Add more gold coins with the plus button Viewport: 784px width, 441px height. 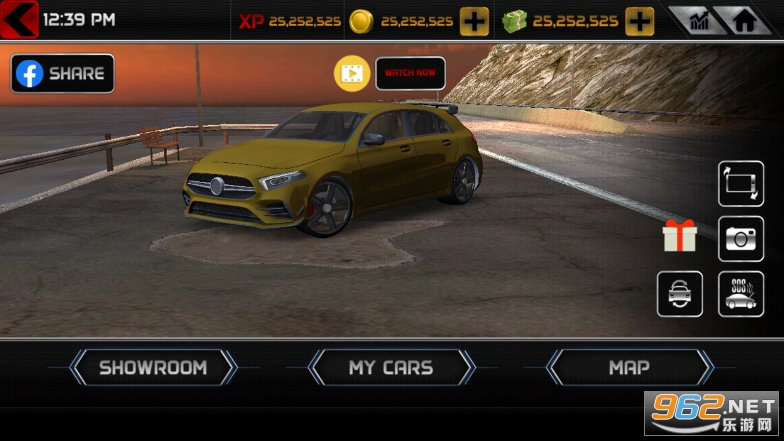(x=474, y=20)
